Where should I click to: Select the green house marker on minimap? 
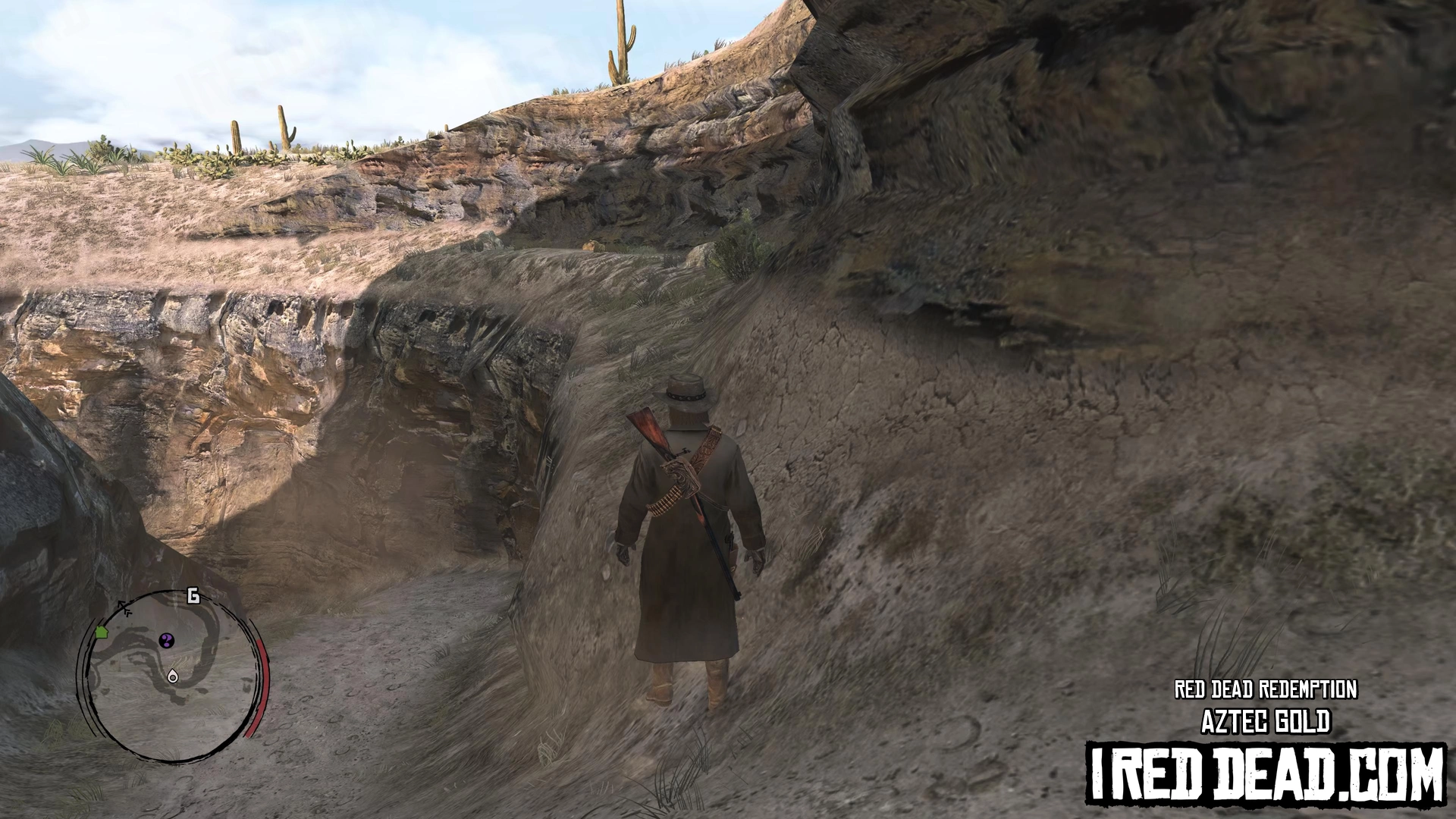point(102,632)
